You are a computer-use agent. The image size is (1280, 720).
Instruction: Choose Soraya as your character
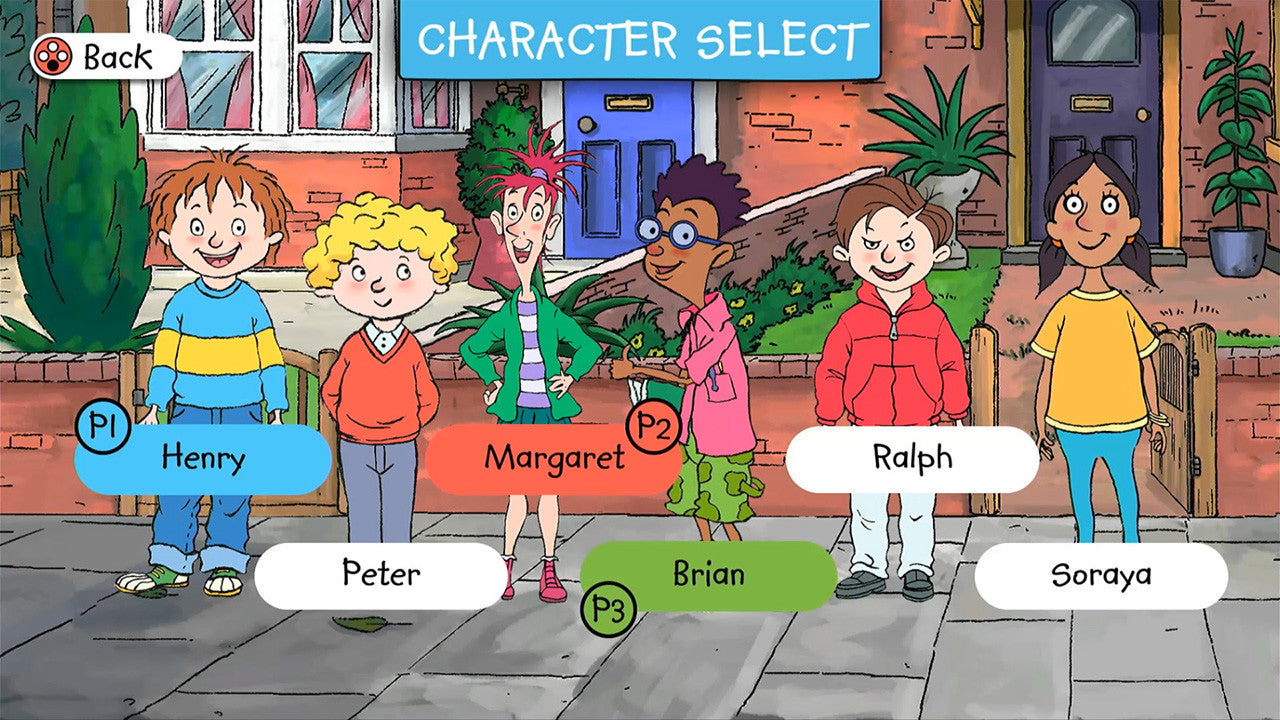[1100, 575]
